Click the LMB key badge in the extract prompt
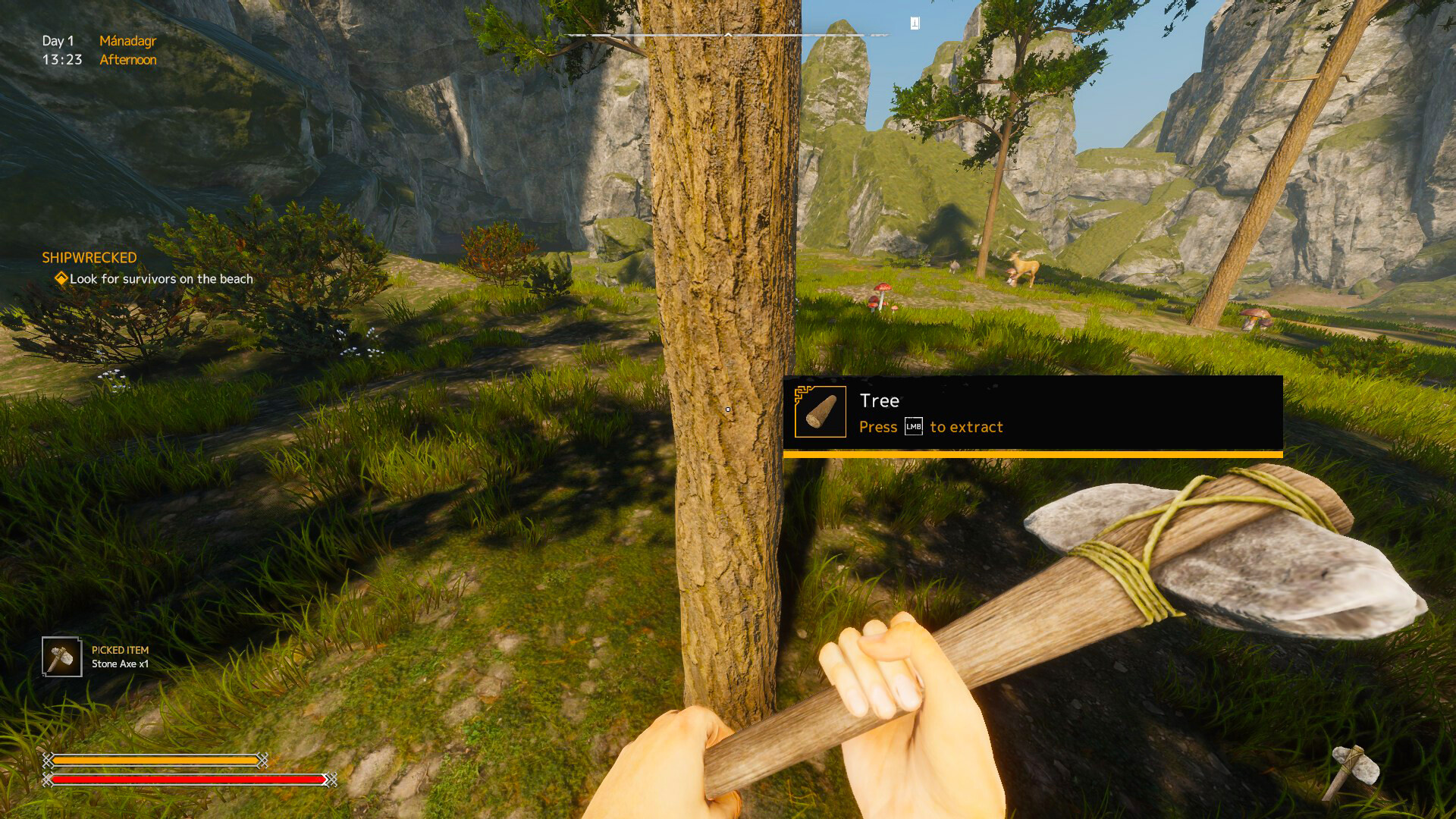 912,427
